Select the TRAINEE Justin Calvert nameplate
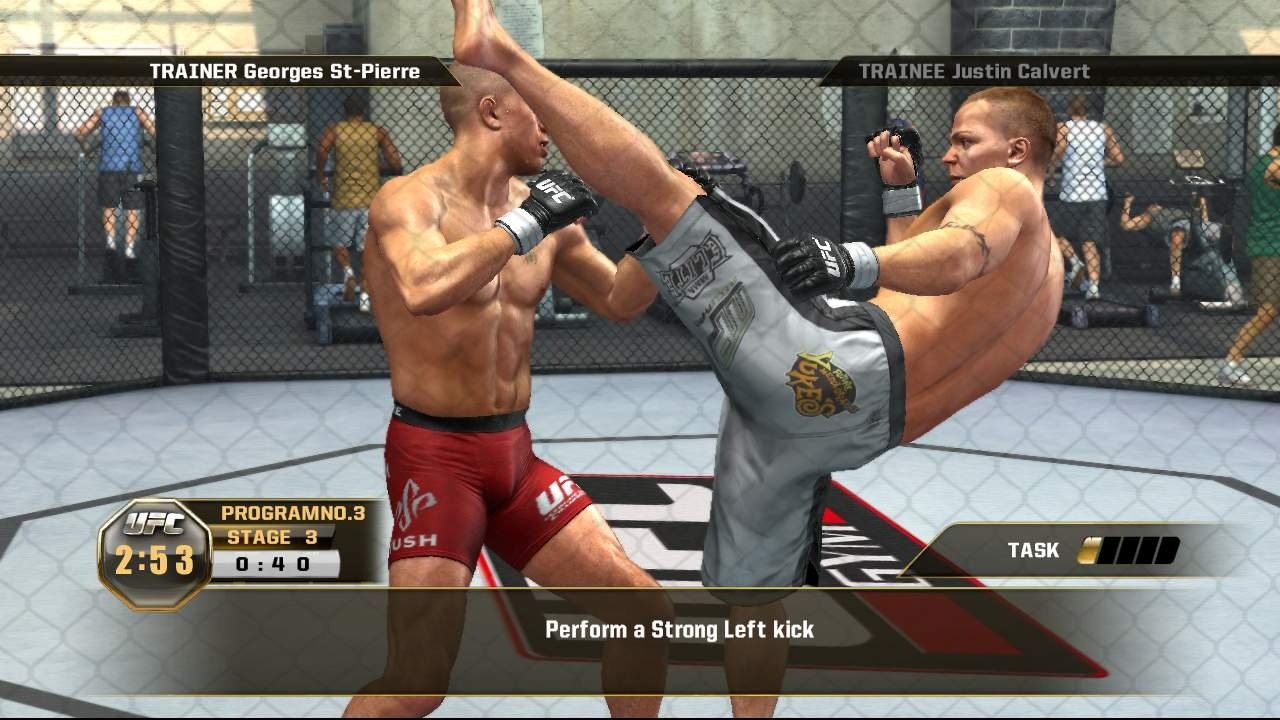 (x=977, y=71)
